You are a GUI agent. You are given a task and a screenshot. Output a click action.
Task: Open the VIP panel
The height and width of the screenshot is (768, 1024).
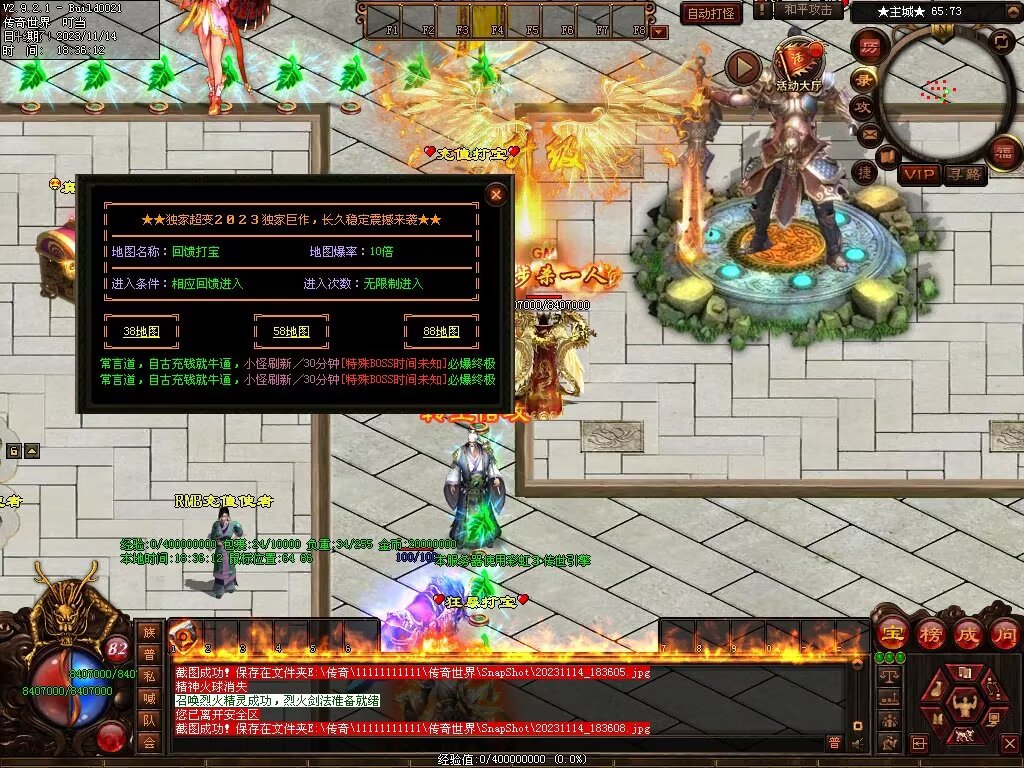[x=920, y=175]
